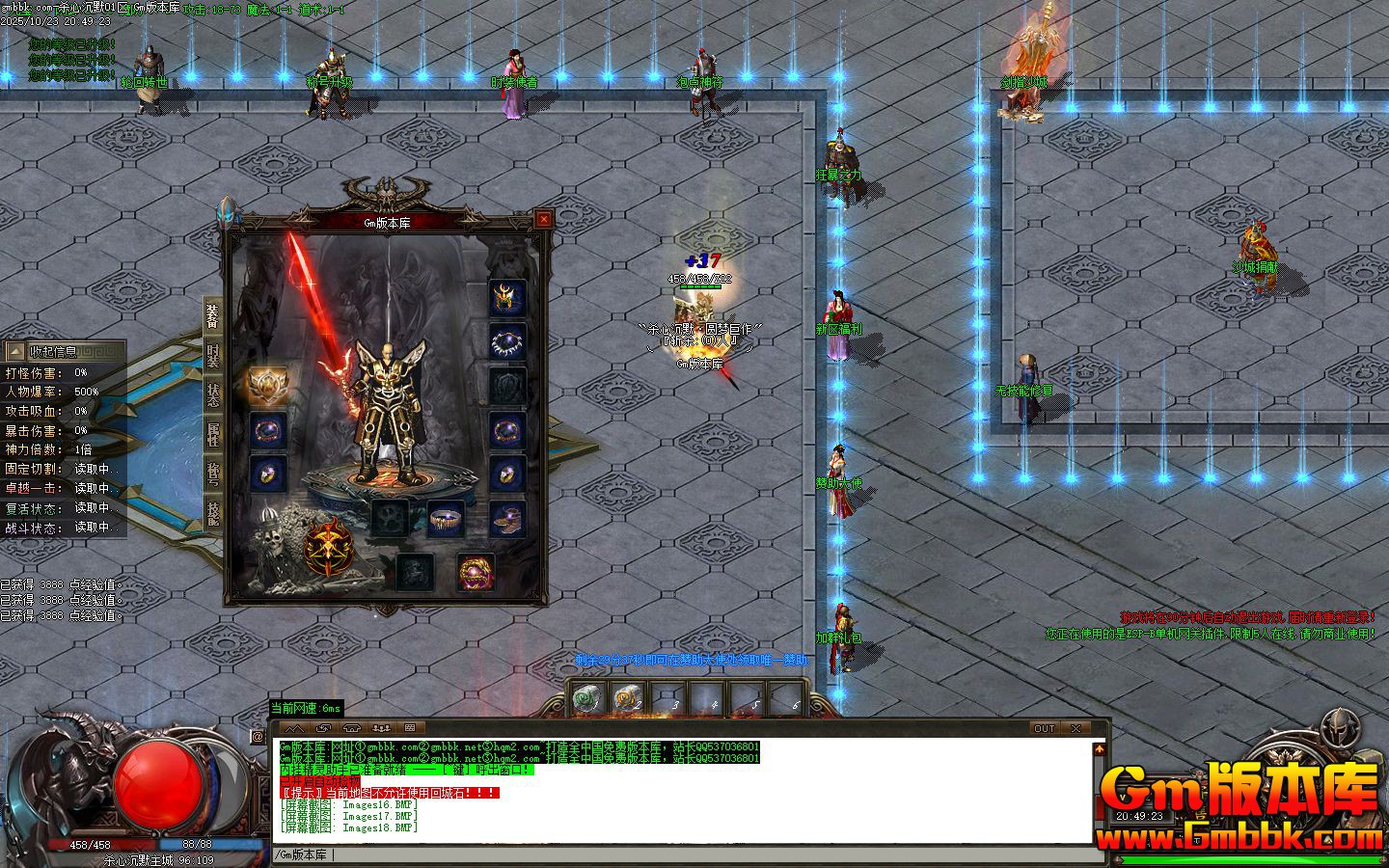The height and width of the screenshot is (868, 1389).
Task: Select the equipped necklace slot
Action: click(506, 341)
